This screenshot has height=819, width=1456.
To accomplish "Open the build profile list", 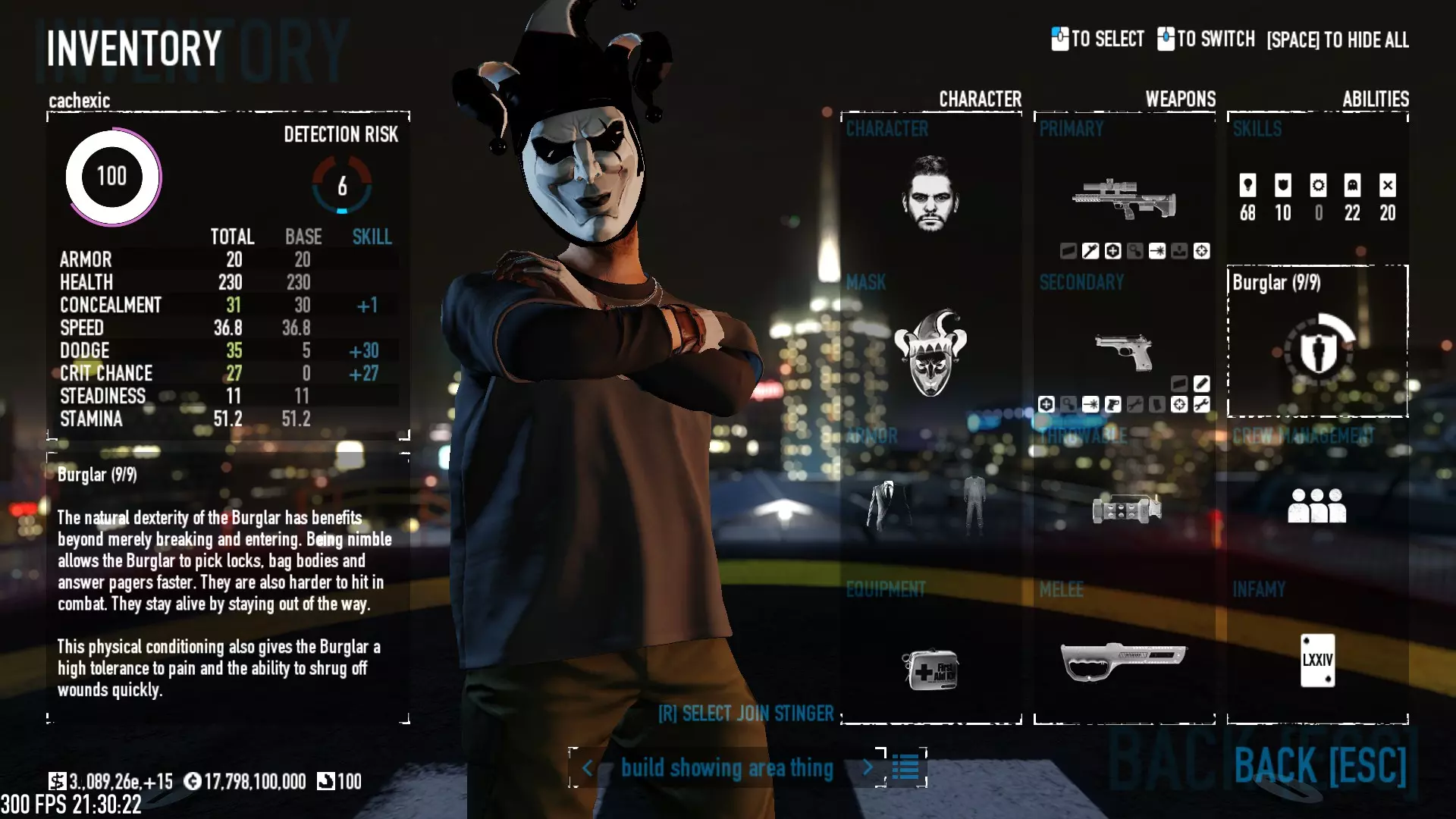I will [905, 767].
